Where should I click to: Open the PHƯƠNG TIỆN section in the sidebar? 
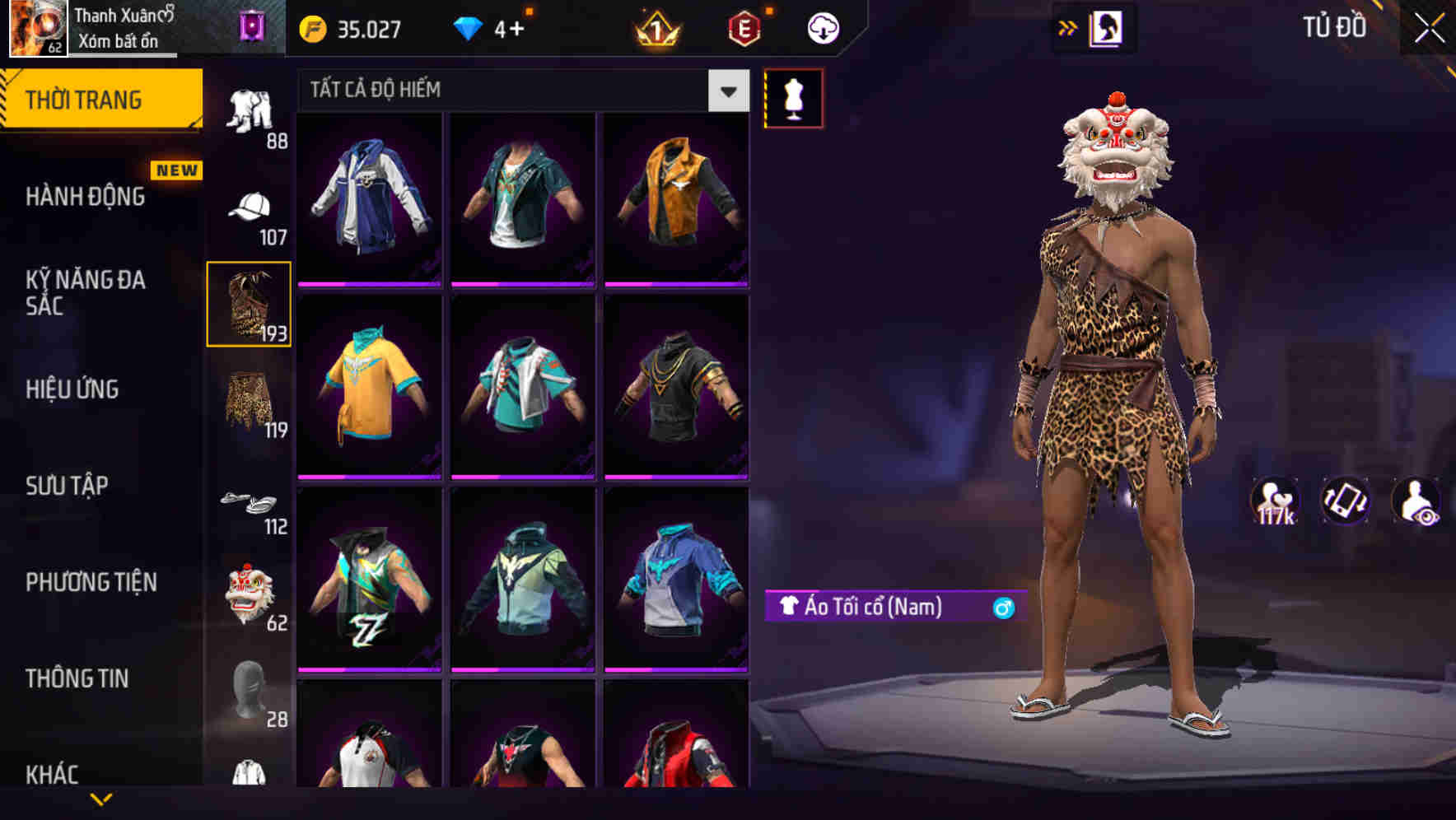coord(91,582)
